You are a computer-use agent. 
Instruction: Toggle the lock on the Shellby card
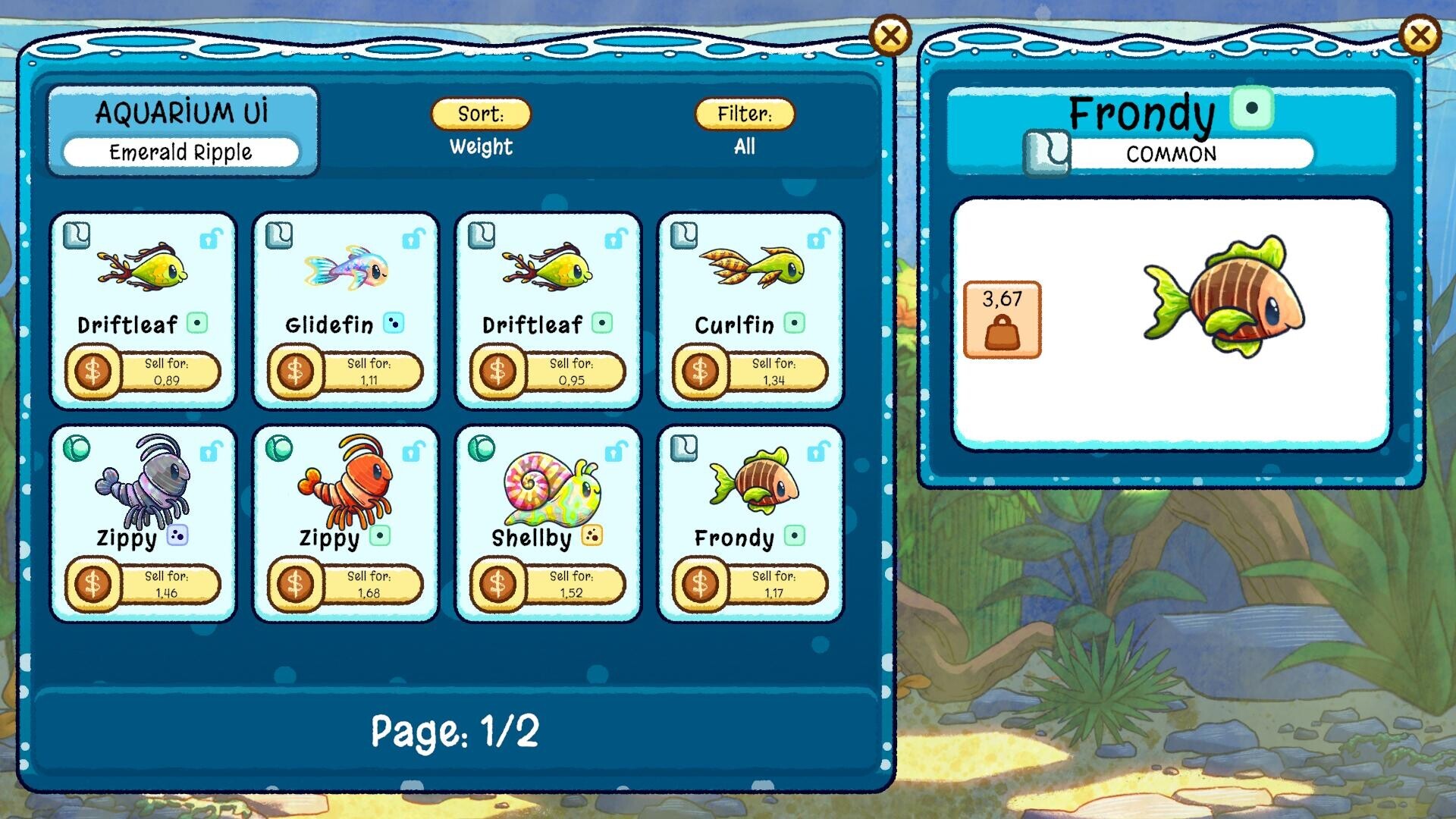coord(616,453)
